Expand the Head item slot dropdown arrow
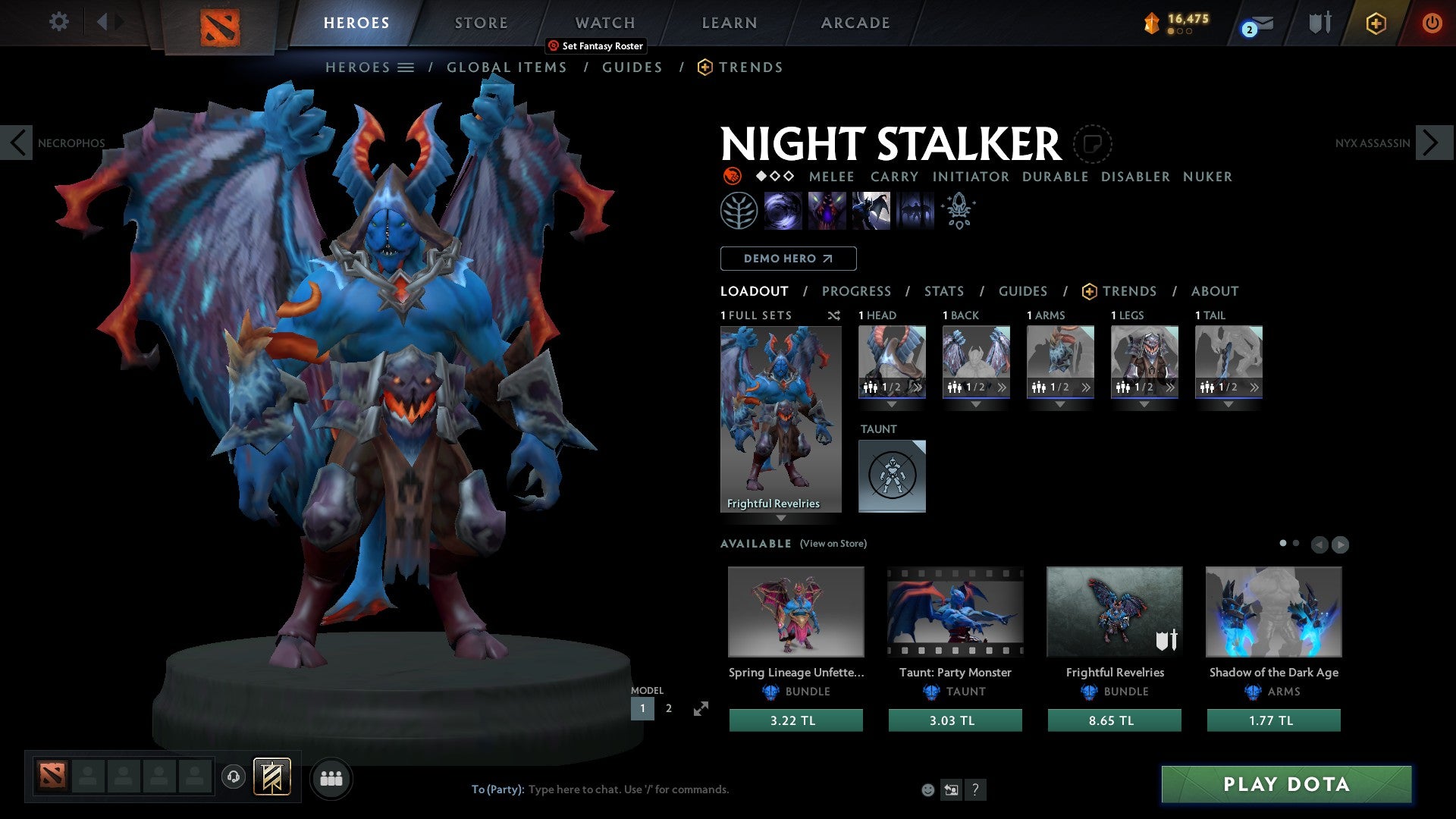 (892, 403)
